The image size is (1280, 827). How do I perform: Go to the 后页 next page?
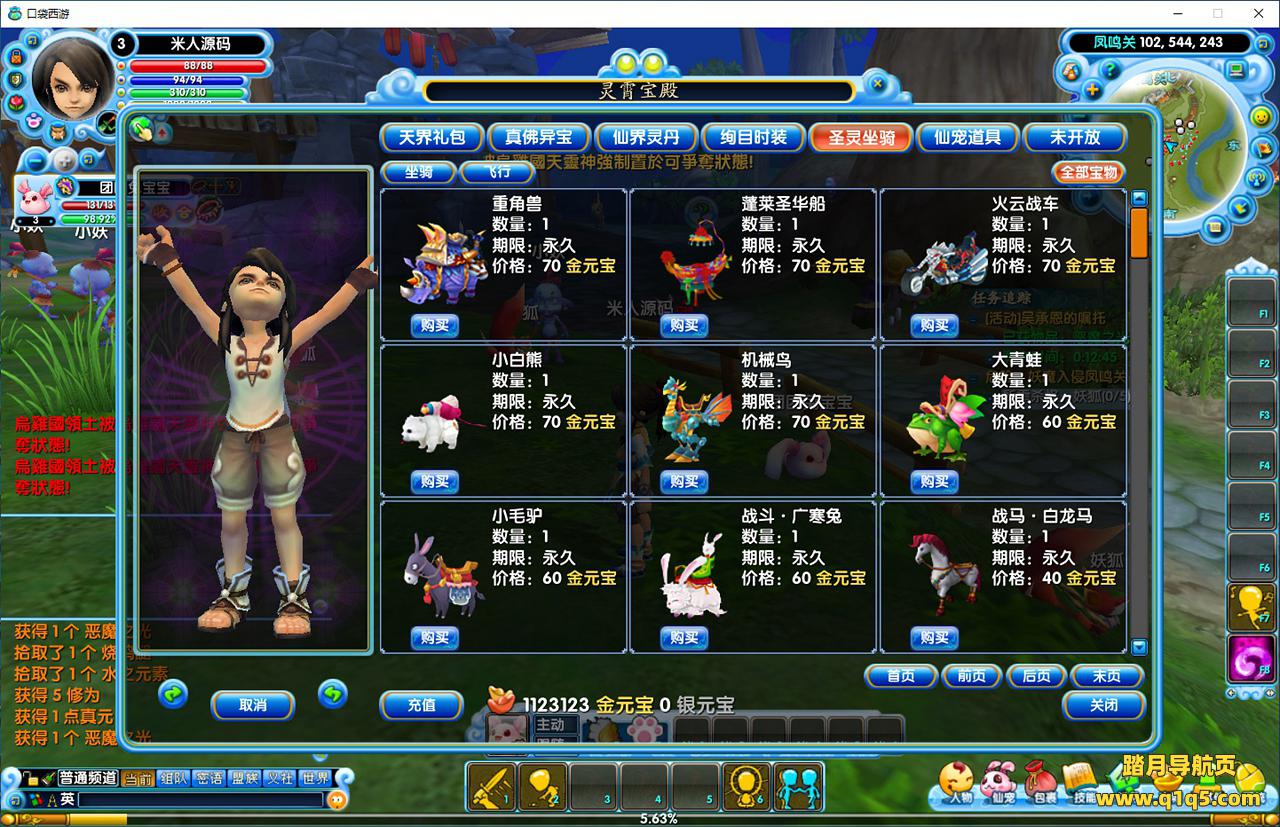coord(1036,676)
